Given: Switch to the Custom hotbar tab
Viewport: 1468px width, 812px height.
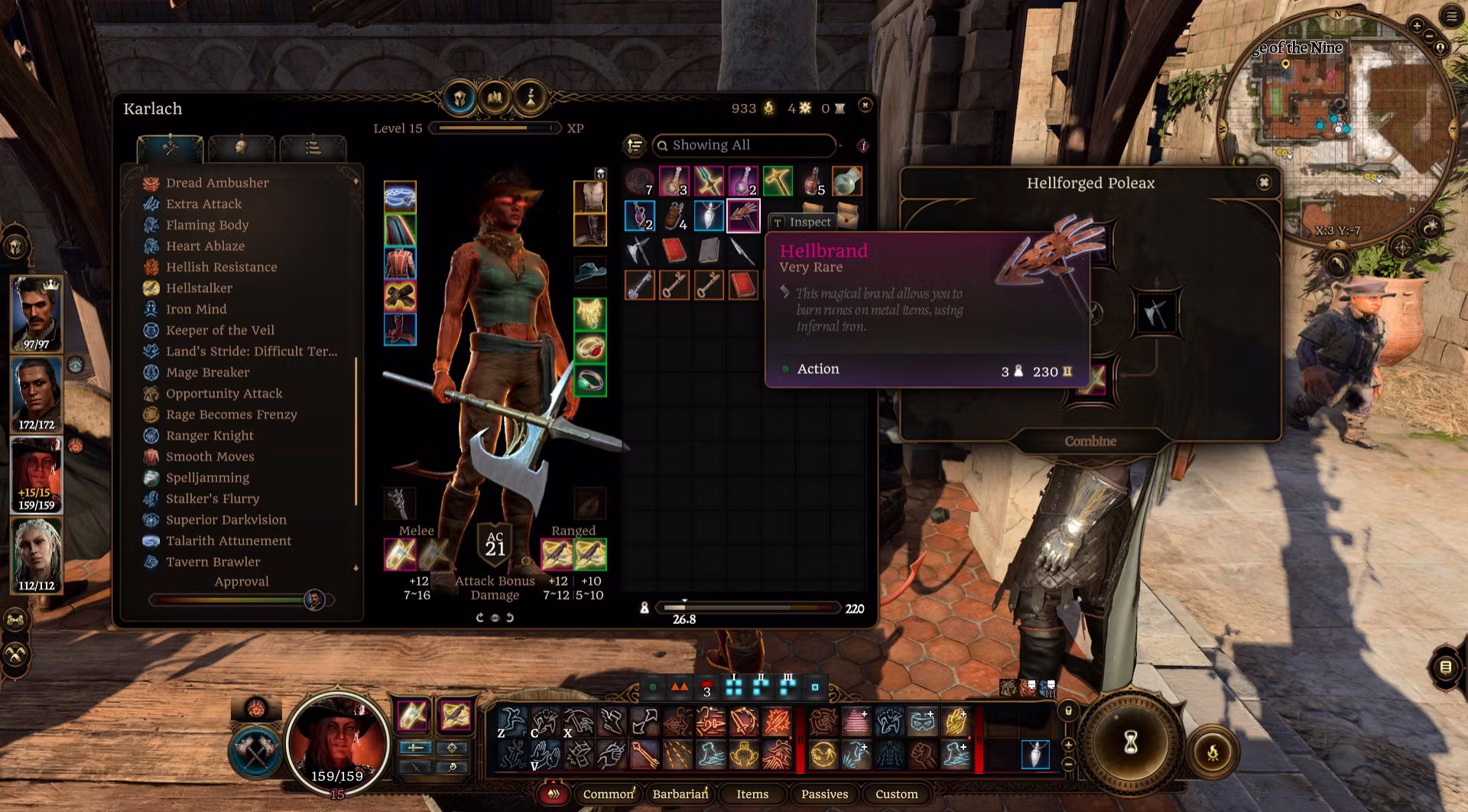Looking at the screenshot, I should coord(896,794).
